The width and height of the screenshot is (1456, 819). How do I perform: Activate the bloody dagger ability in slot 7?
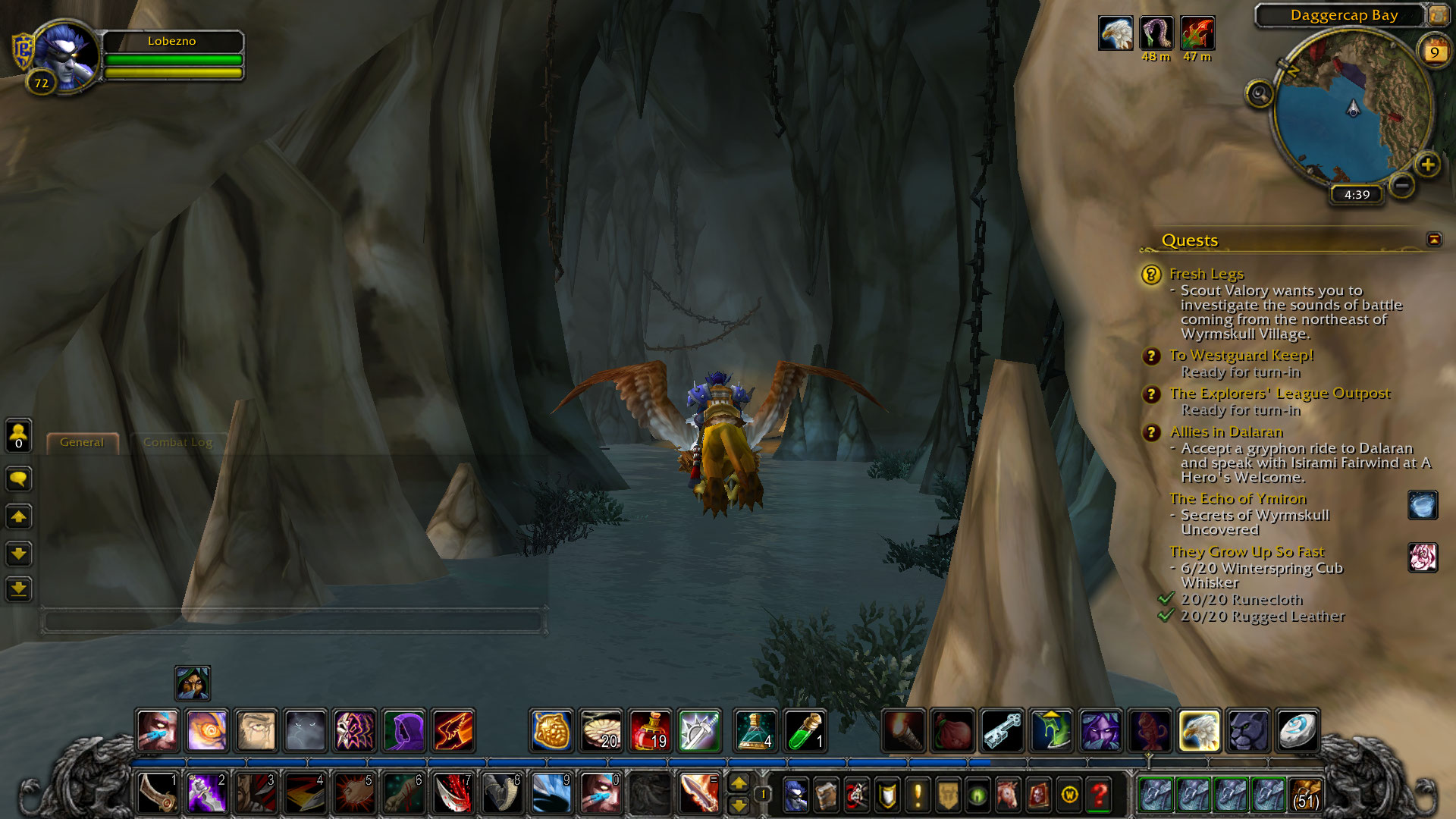coord(453,793)
